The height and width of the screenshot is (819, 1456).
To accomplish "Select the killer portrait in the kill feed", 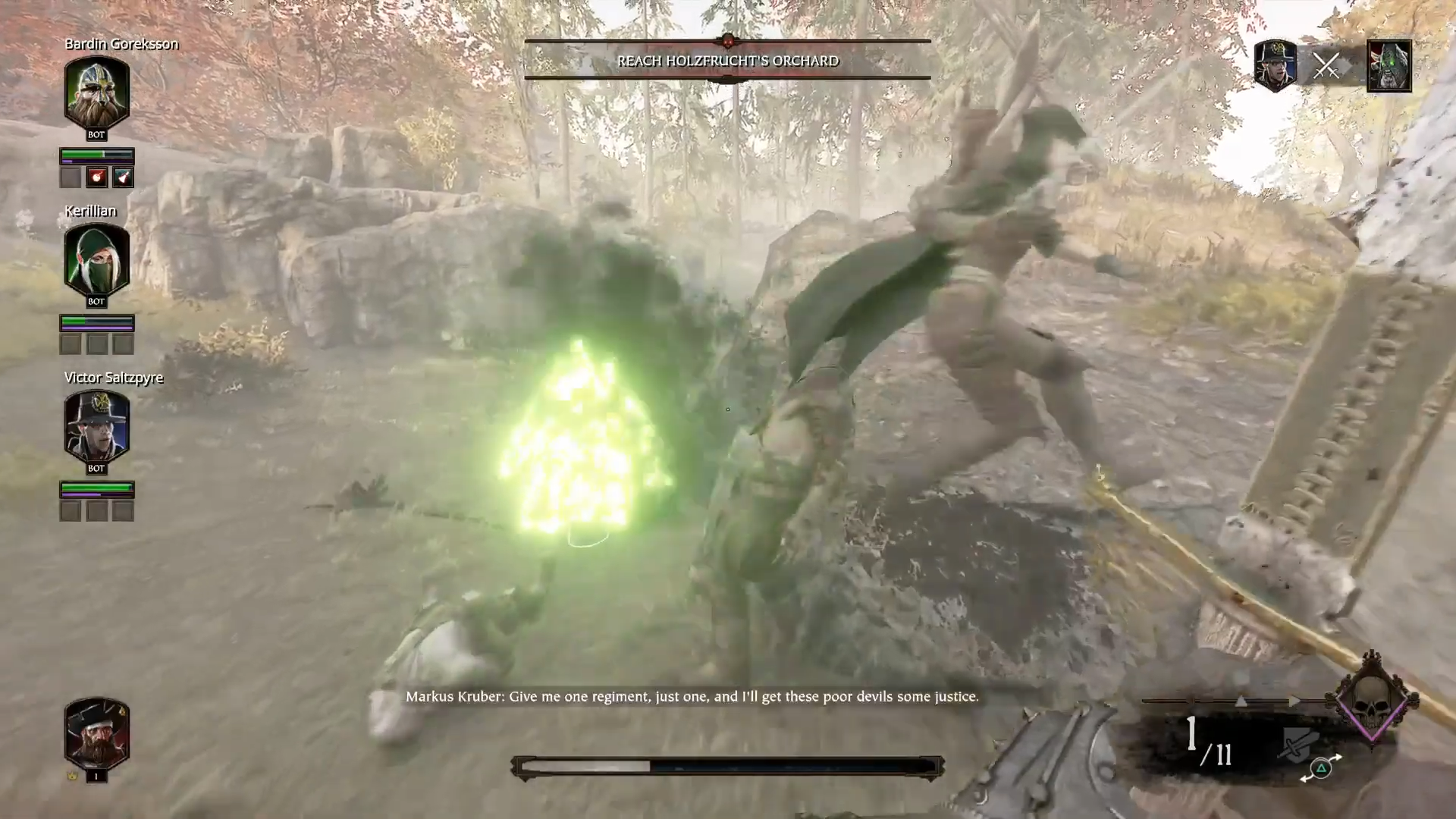I will (1275, 66).
